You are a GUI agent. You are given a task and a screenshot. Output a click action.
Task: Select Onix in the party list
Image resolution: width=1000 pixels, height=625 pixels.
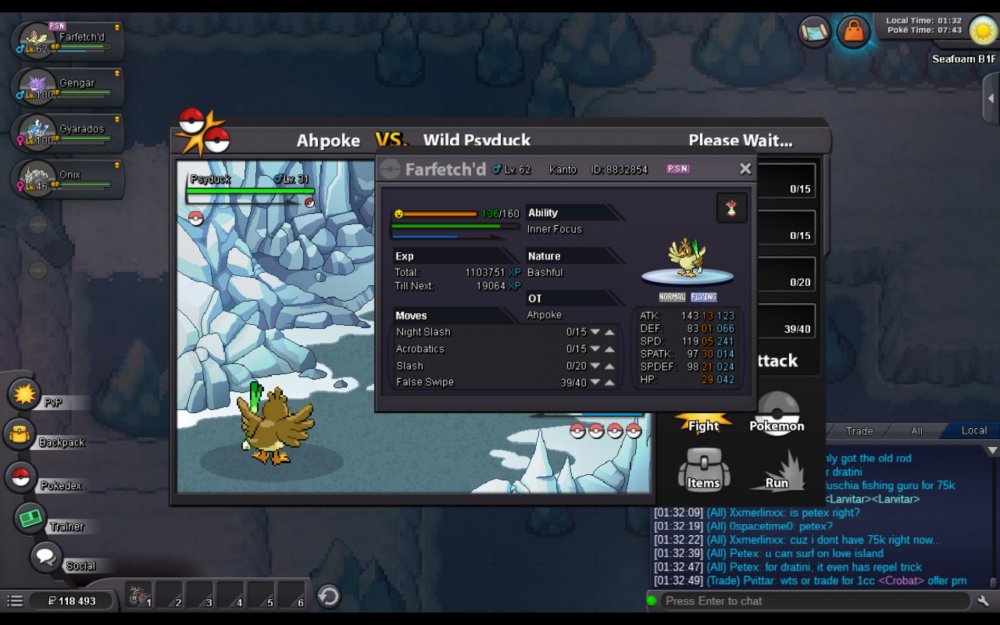coord(68,178)
